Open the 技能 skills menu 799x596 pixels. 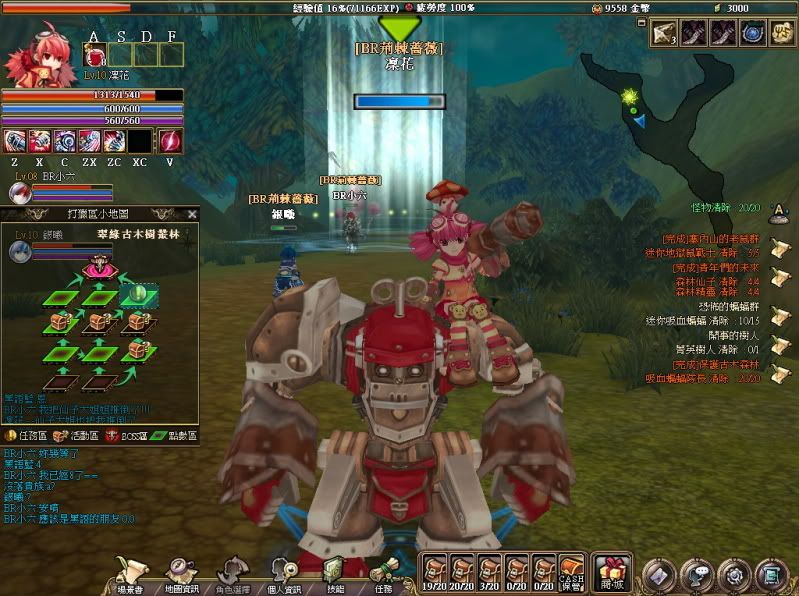(334, 572)
